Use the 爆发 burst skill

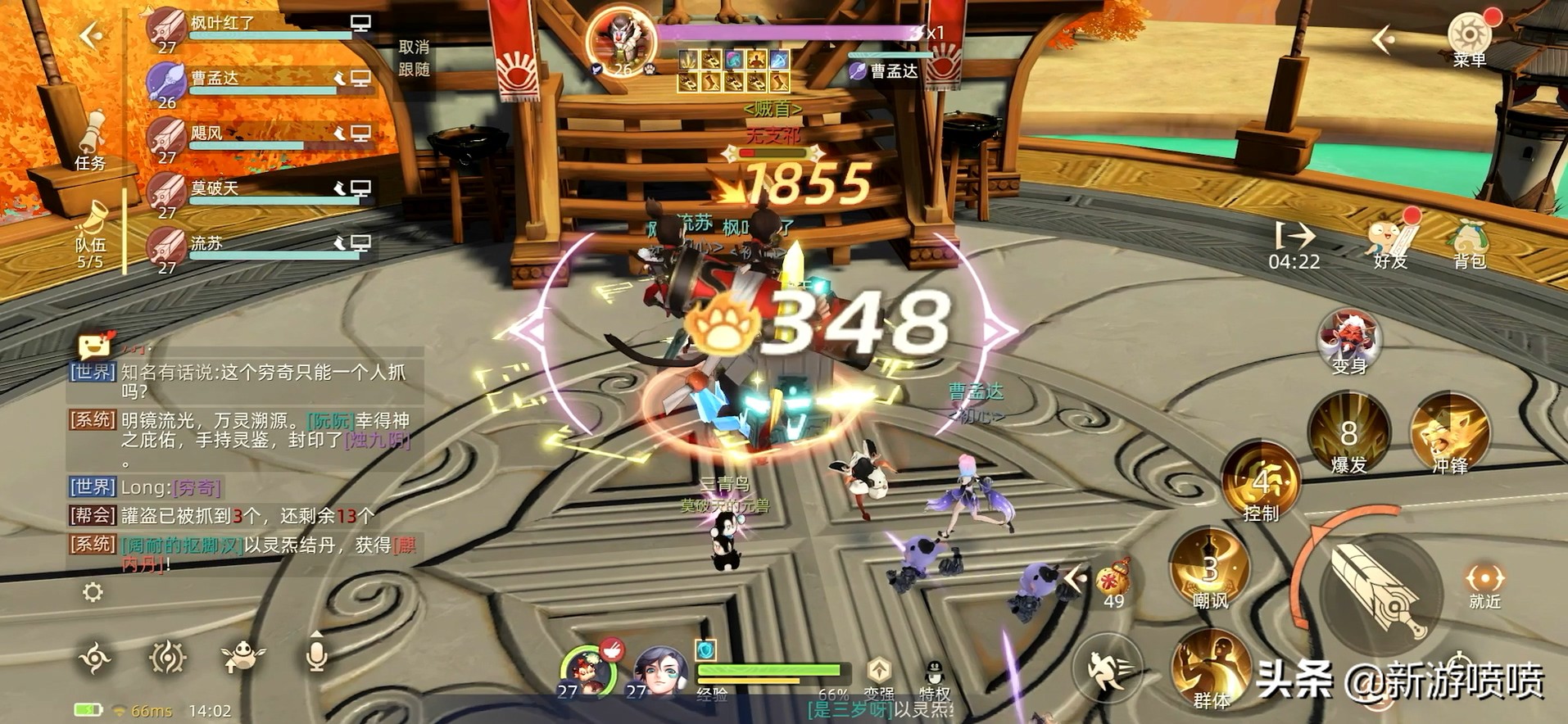(x=1348, y=434)
